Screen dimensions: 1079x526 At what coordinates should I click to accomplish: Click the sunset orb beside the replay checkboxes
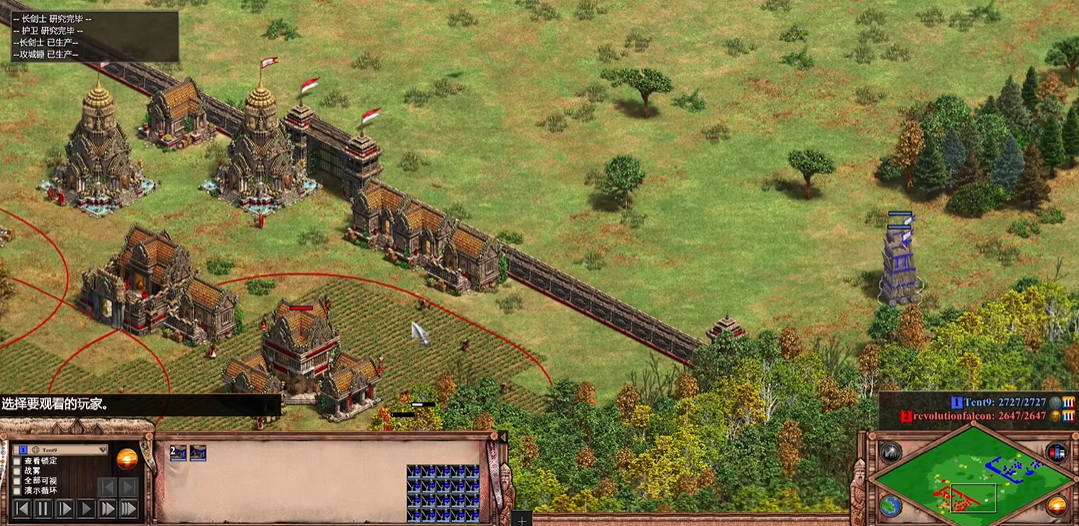click(x=127, y=460)
